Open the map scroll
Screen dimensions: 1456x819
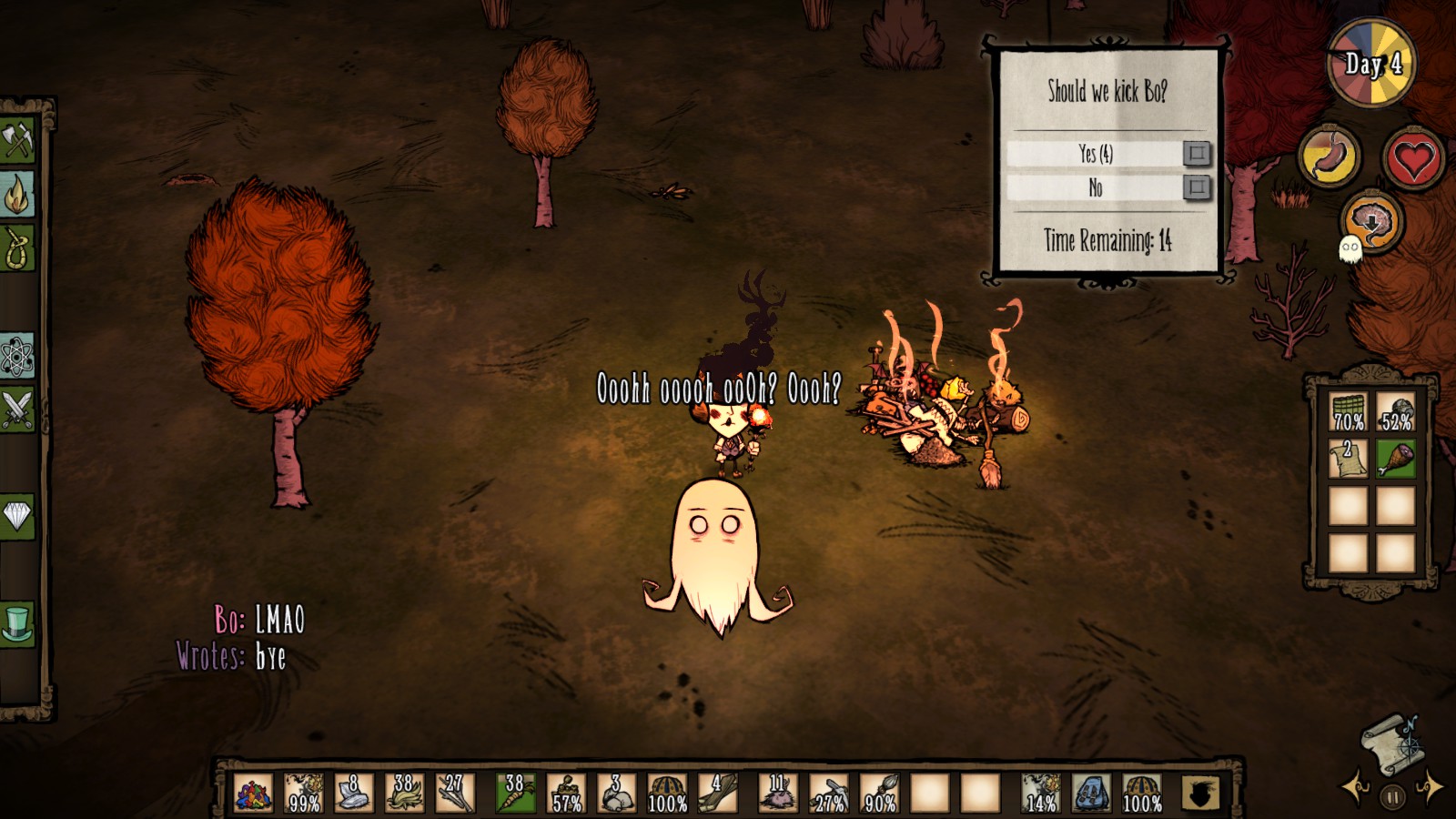tap(1390, 739)
